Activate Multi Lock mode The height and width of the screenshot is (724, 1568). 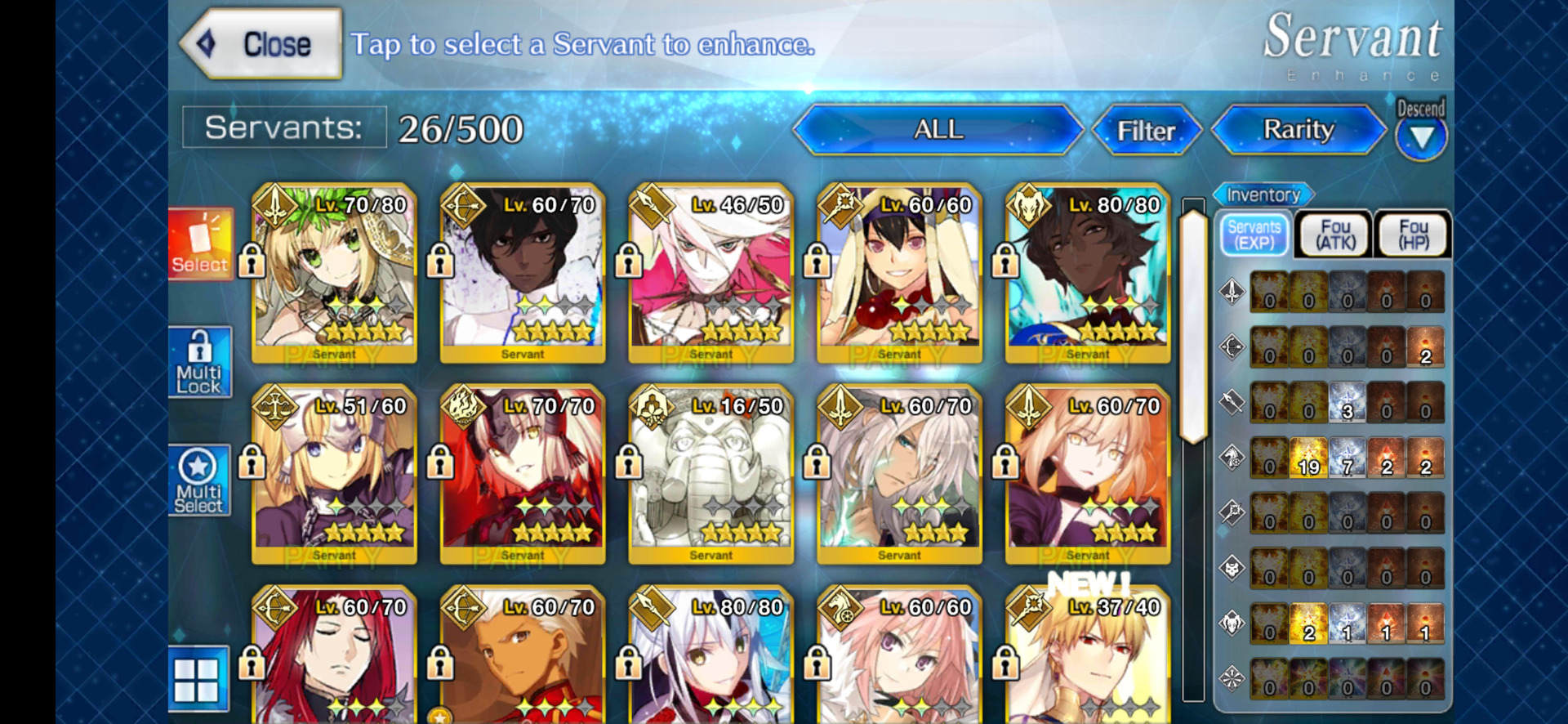[200, 363]
